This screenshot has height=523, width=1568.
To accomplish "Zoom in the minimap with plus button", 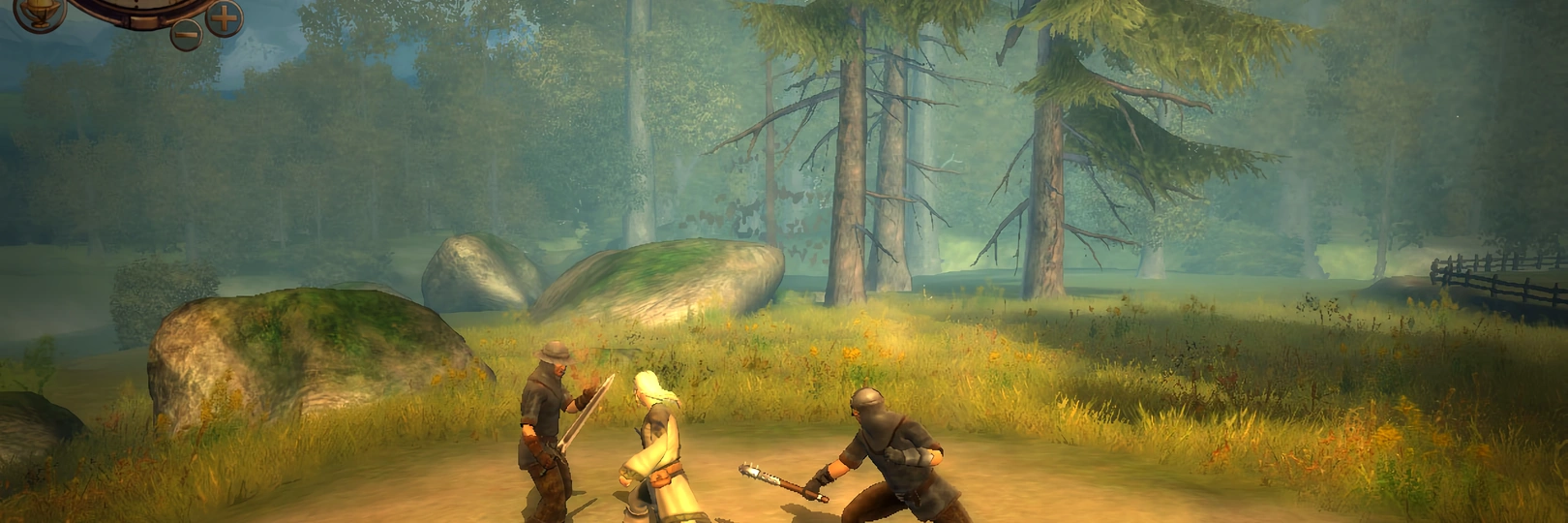I will pyautogui.click(x=224, y=17).
